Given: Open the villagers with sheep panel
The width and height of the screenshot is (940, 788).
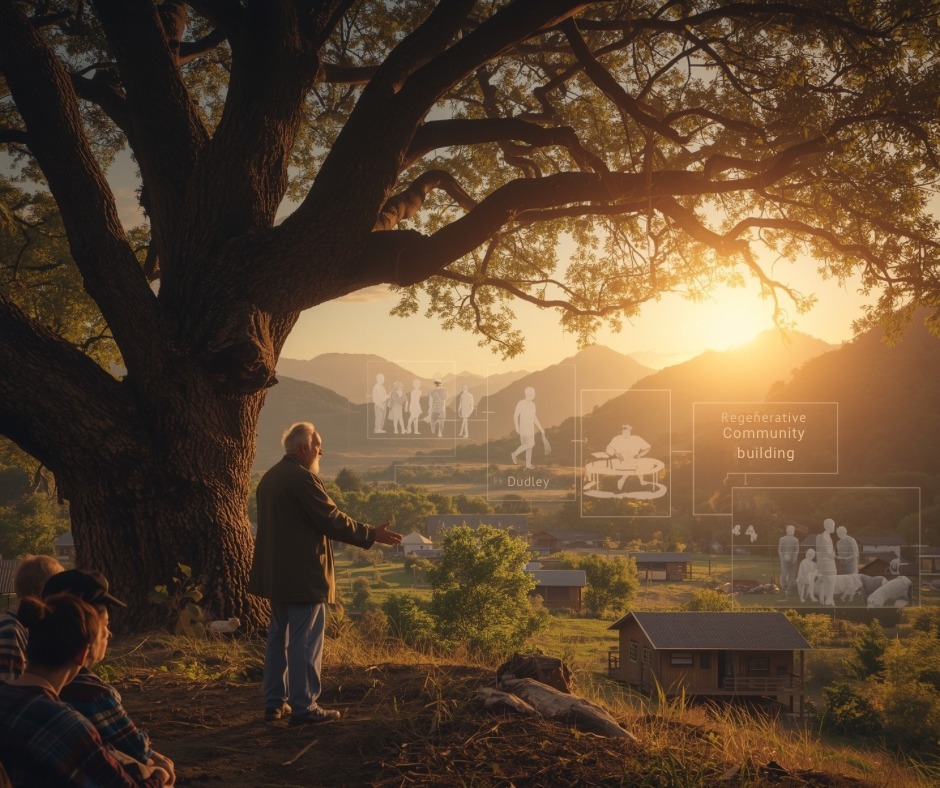Looking at the screenshot, I should pyautogui.click(x=825, y=547).
